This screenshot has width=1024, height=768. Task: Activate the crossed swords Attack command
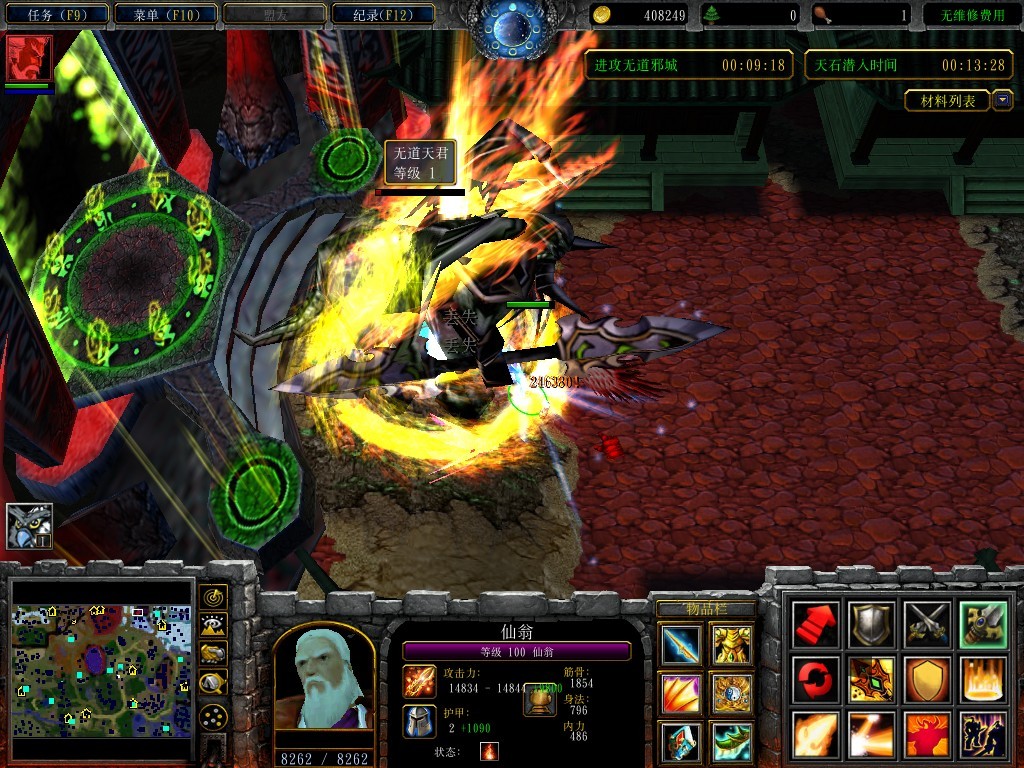(926, 625)
